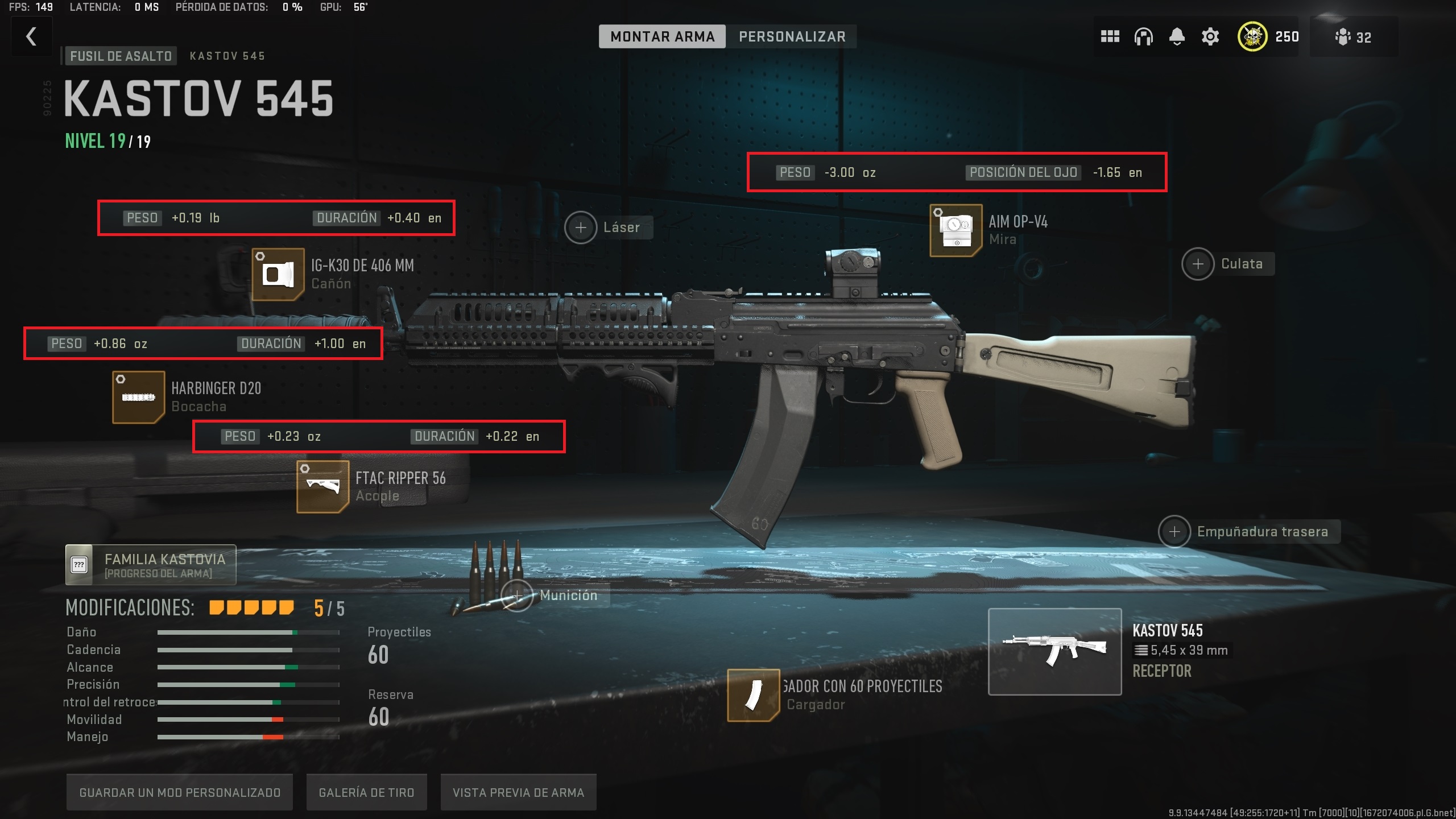Add a Láser attachment via its plus toggle
The height and width of the screenshot is (819, 1456).
[581, 227]
